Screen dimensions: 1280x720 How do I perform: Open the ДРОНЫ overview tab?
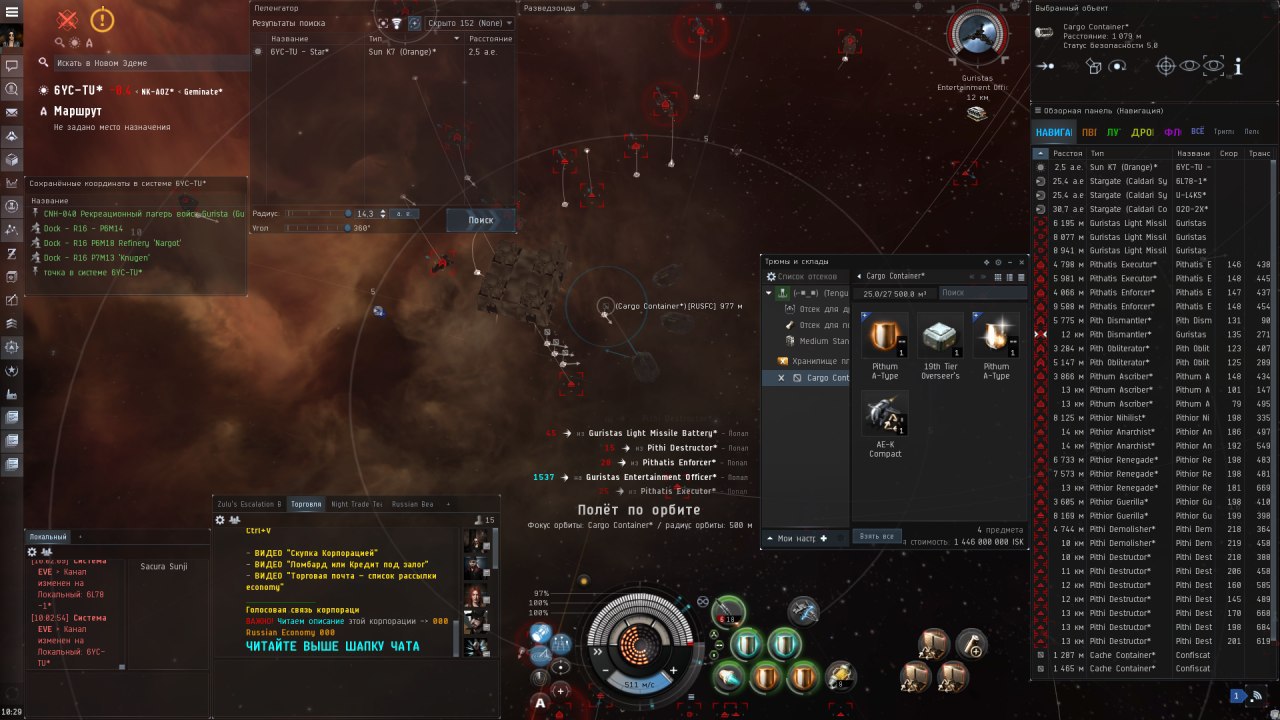pos(1141,132)
